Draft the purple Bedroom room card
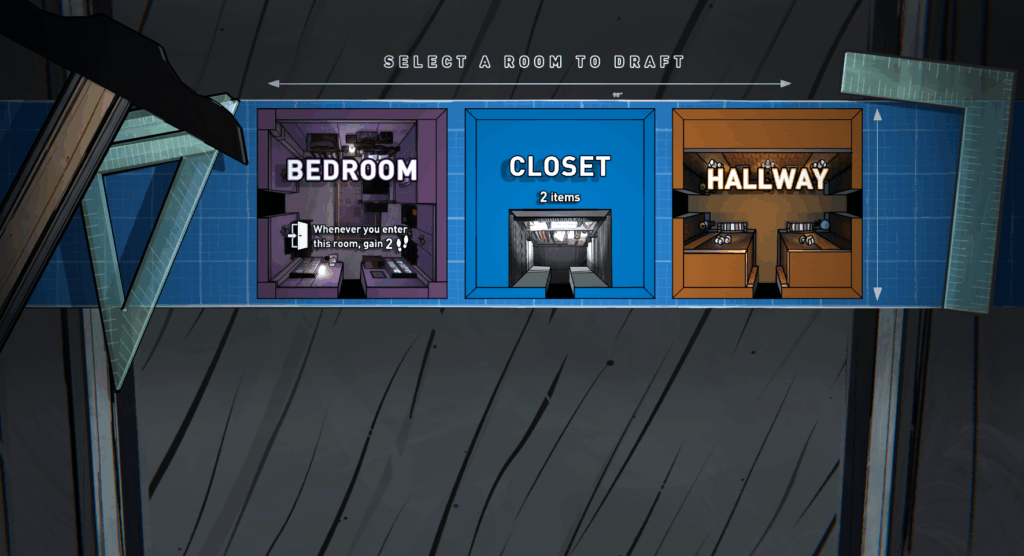 352,203
